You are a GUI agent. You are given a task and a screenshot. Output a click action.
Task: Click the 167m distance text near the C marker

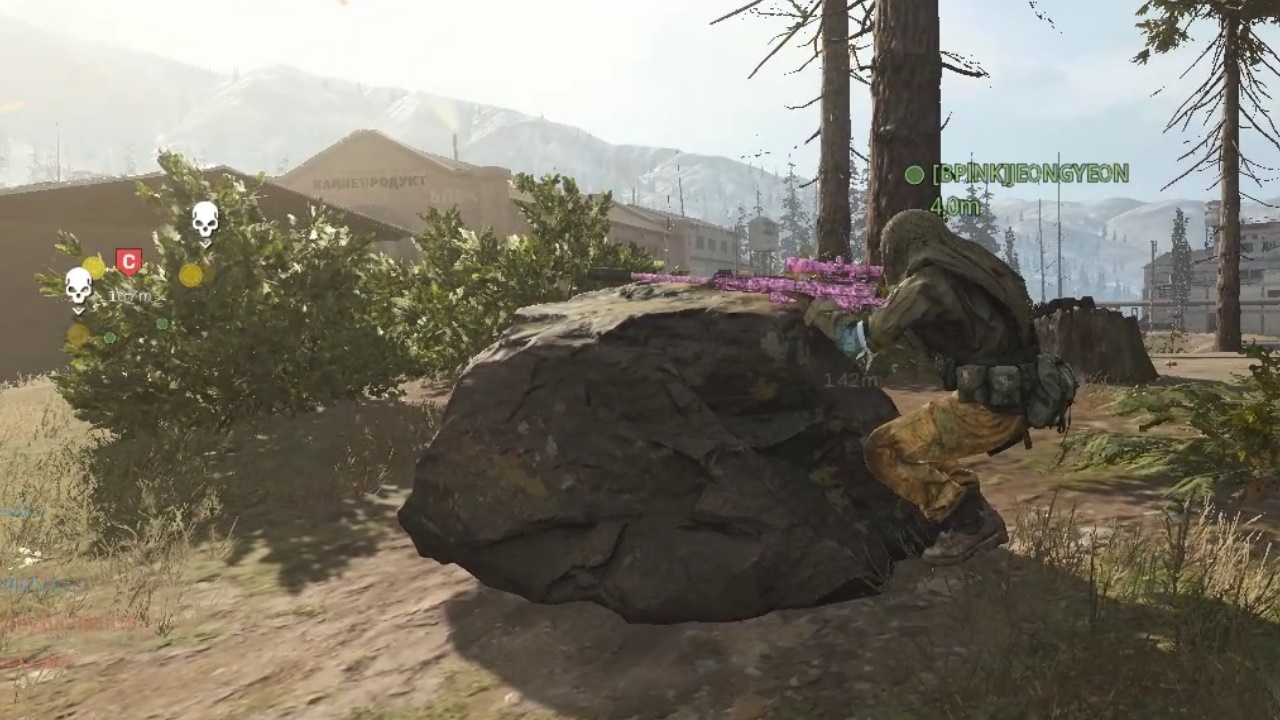click(x=130, y=296)
